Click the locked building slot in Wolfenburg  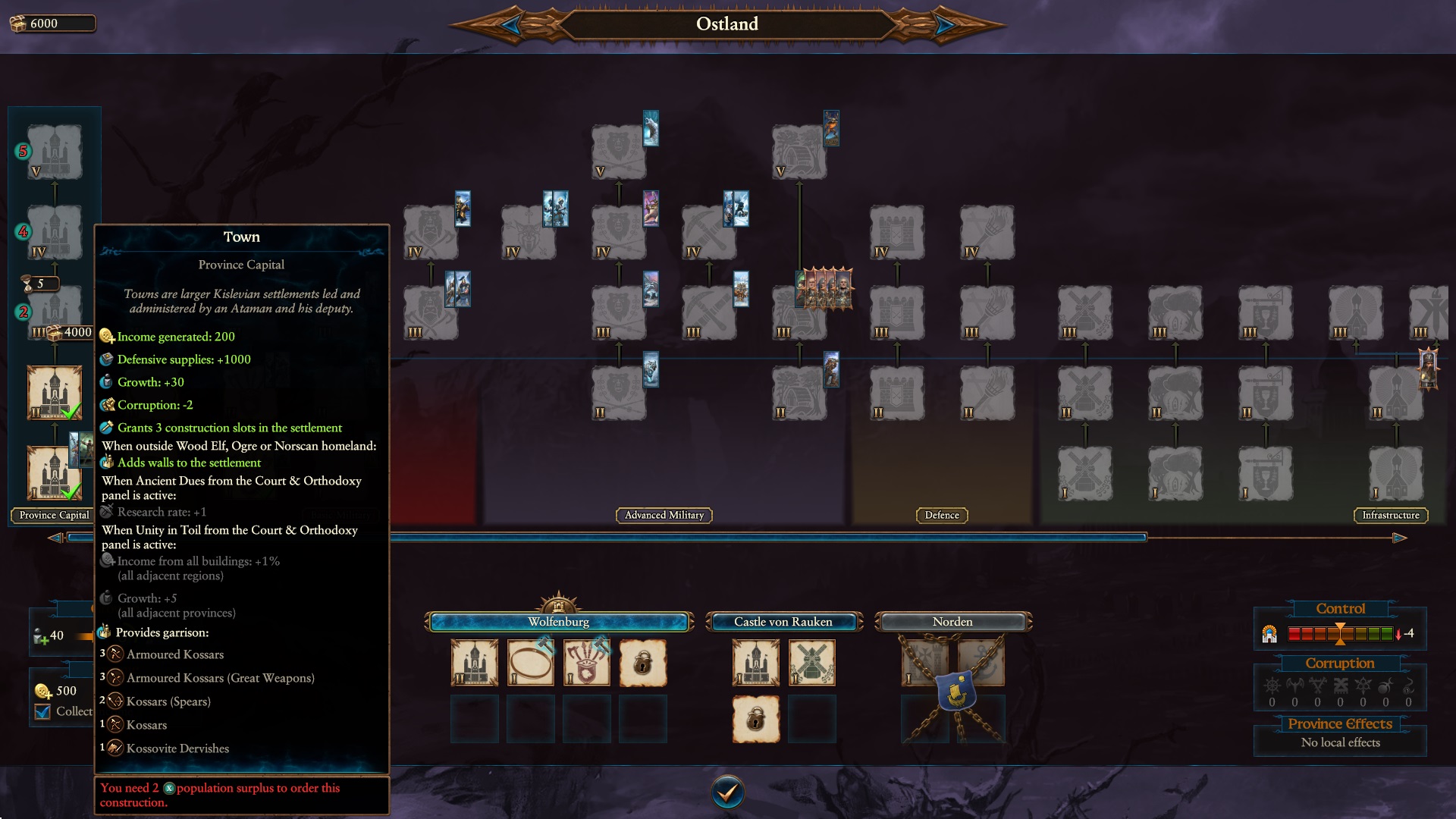point(643,661)
